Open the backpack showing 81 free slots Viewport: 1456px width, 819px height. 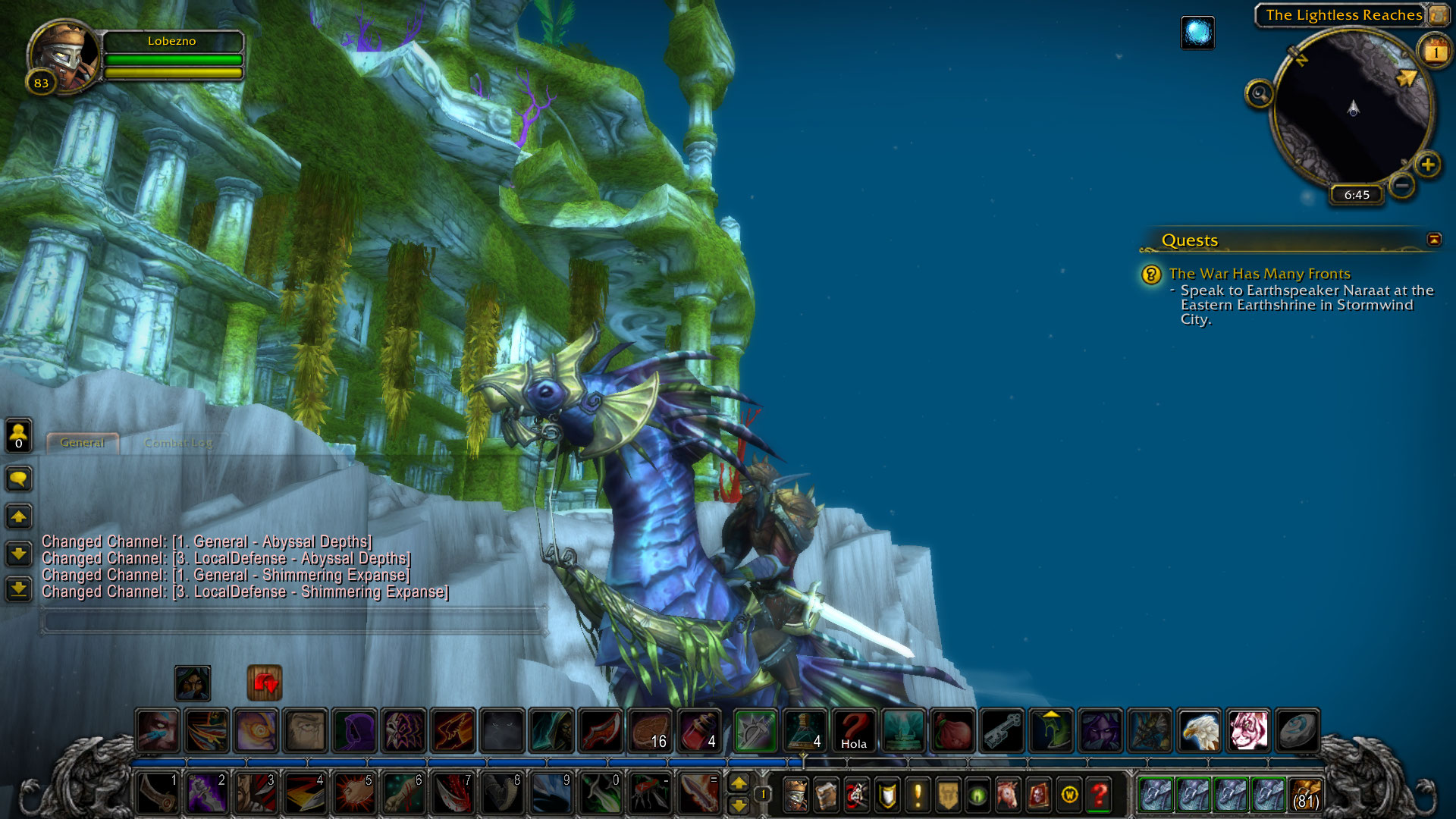1306,795
